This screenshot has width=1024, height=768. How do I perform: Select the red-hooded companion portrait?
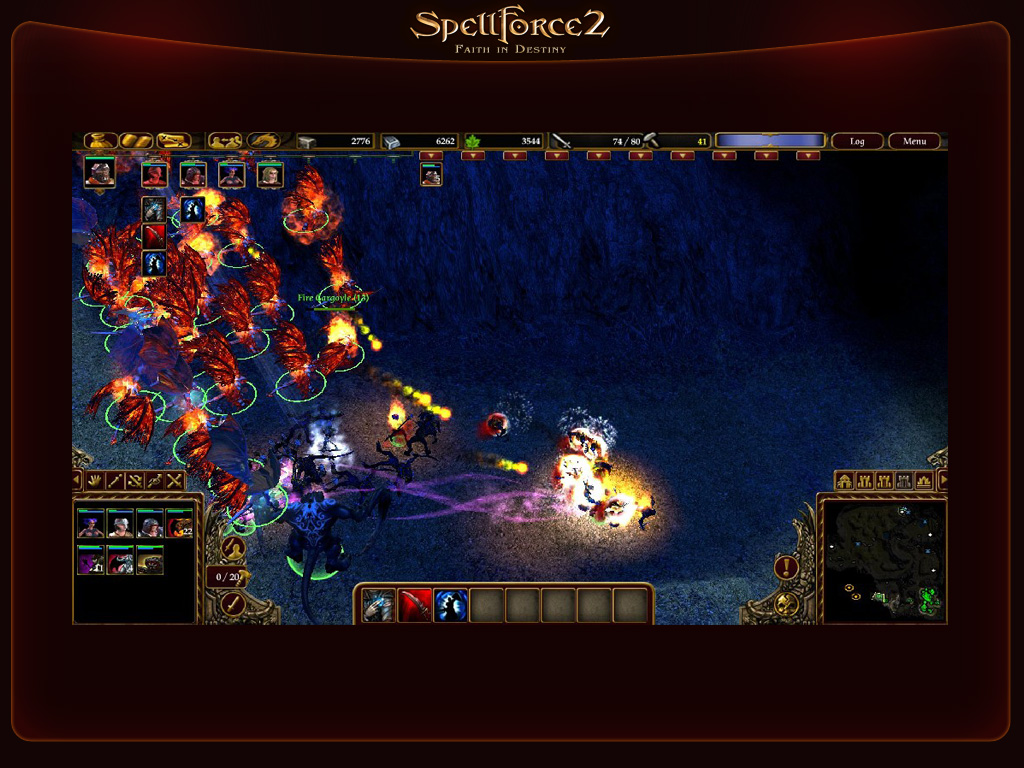click(154, 175)
